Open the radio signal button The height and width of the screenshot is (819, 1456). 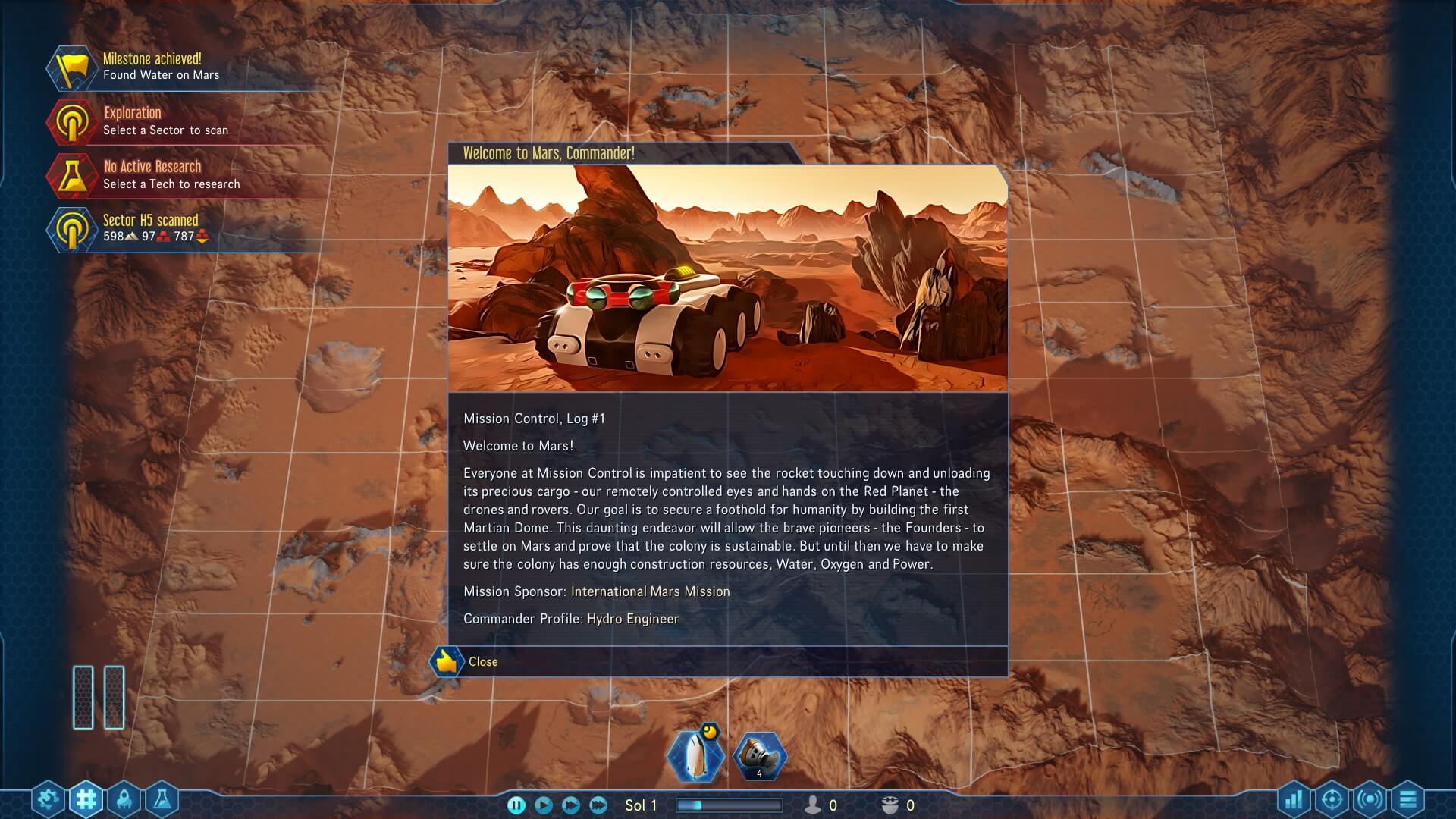tap(1370, 799)
